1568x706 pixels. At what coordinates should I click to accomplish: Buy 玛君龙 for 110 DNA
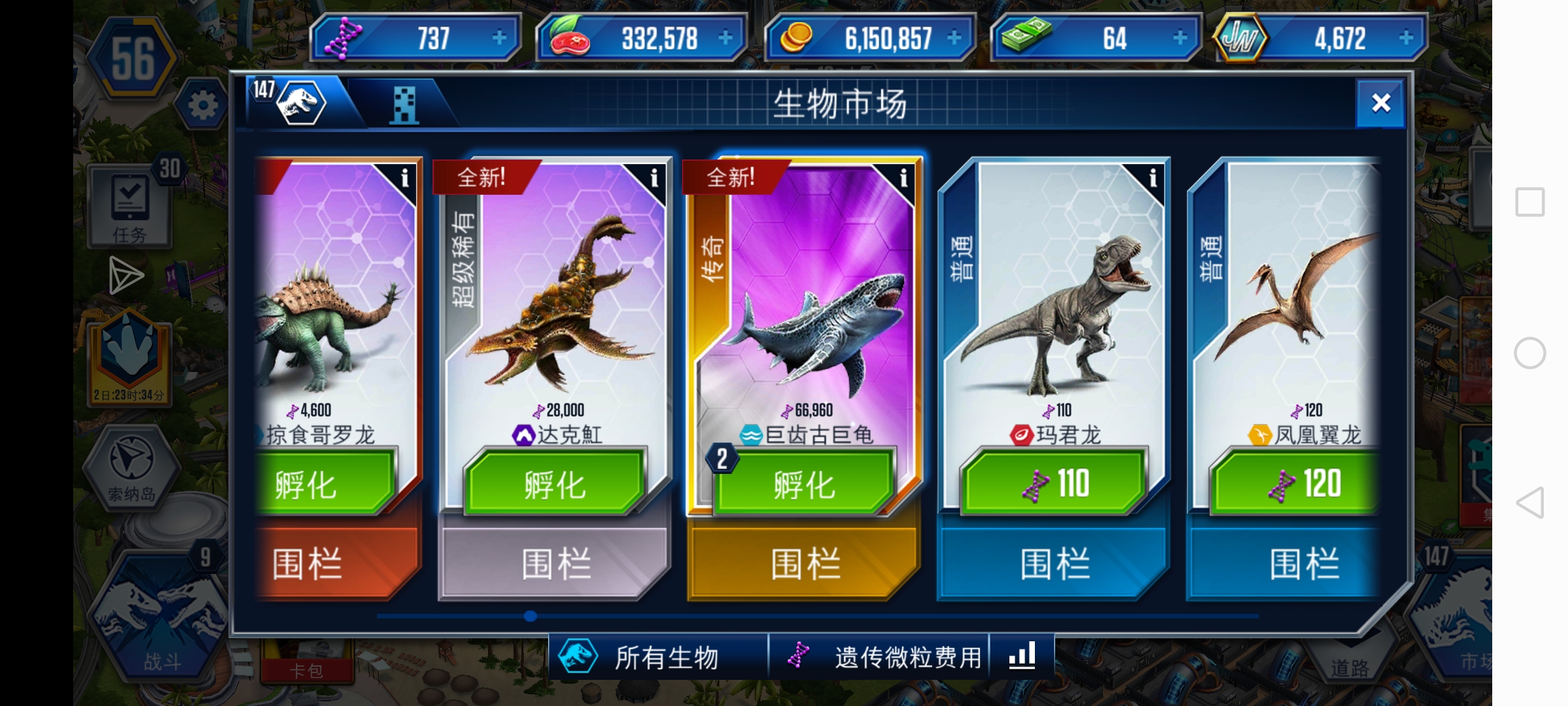pos(1054,484)
